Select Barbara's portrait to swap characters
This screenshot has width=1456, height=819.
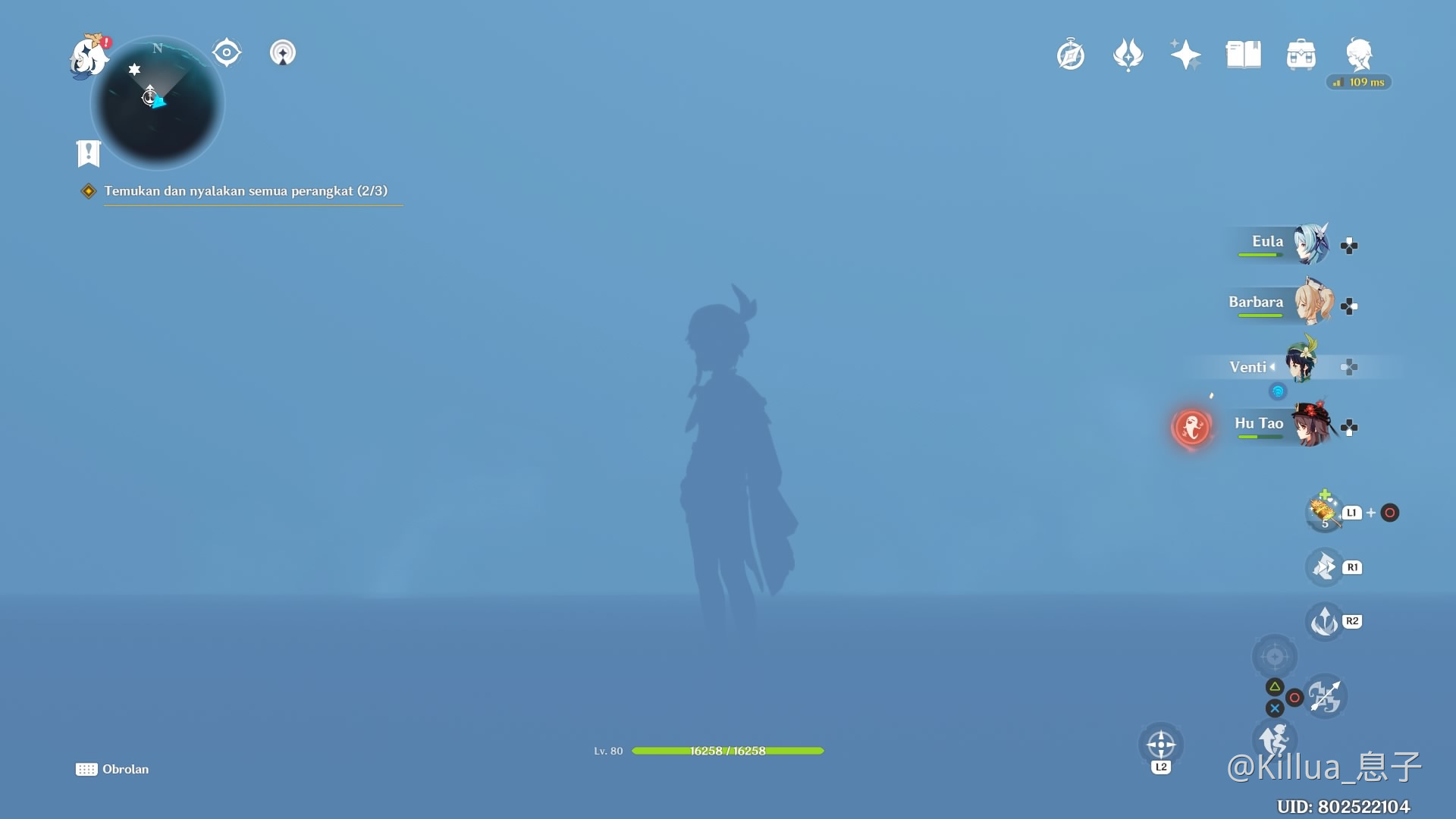(1314, 303)
